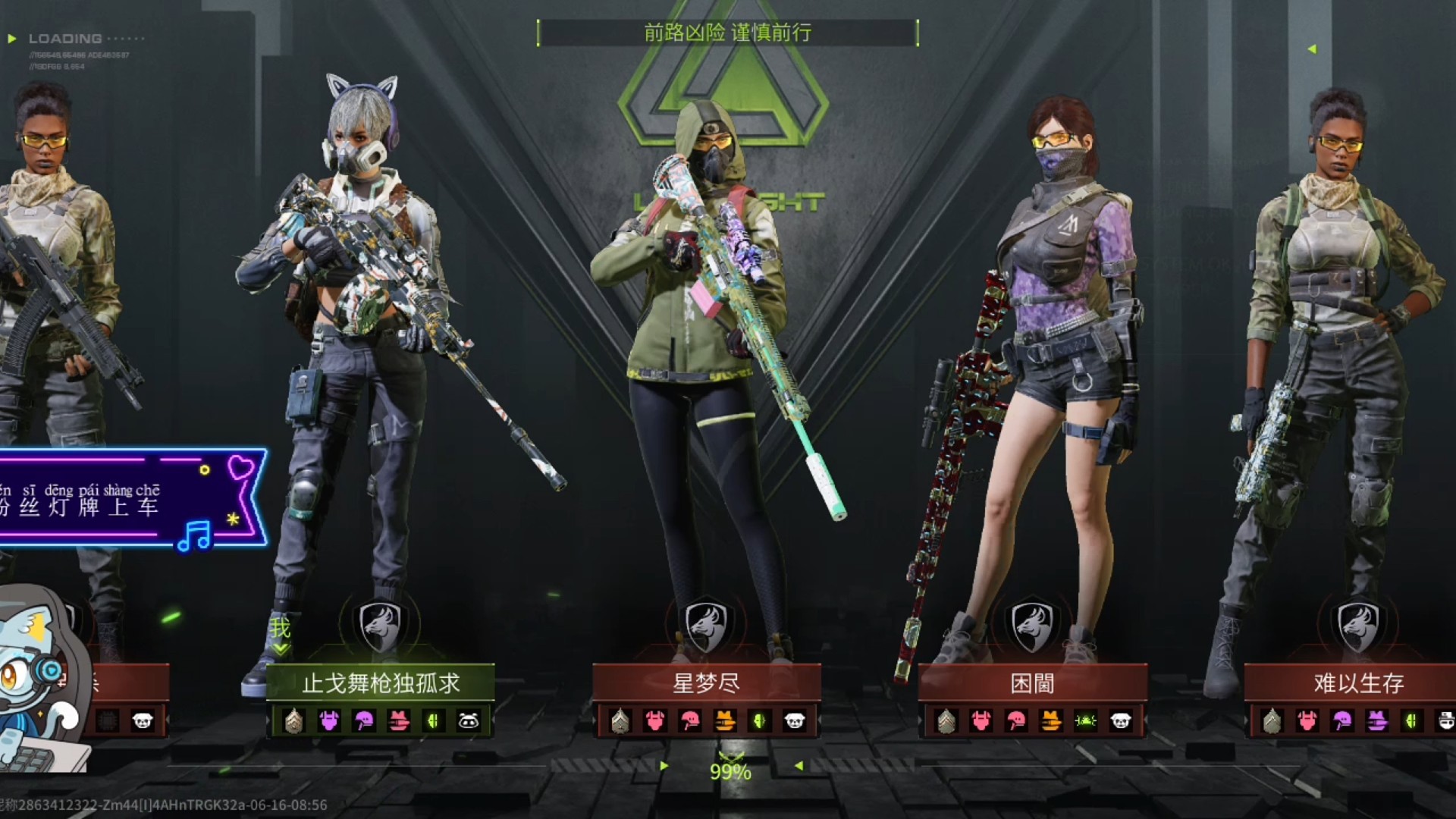Click the wolf shield emblem above 难以生存
Viewport: 1456px width, 819px height.
1358,626
